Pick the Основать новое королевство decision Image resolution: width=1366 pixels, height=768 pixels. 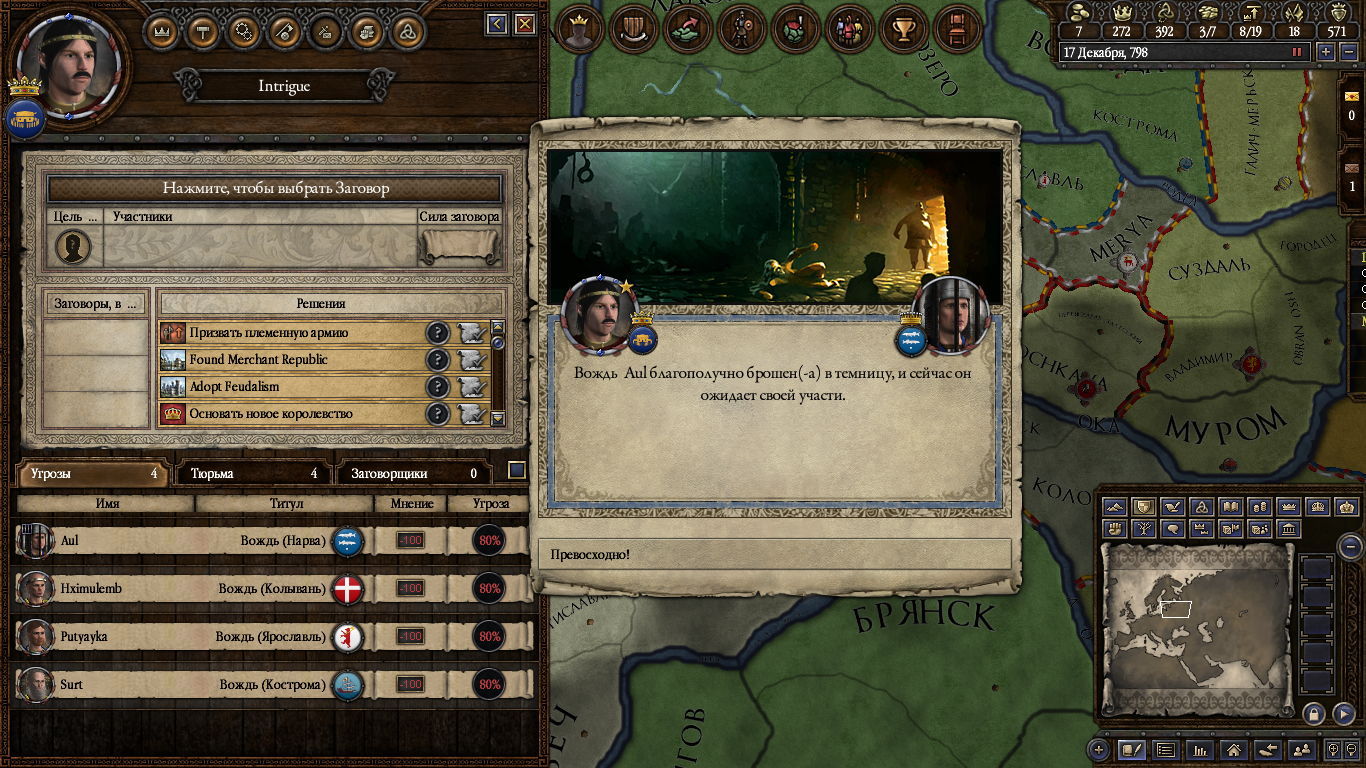290,414
